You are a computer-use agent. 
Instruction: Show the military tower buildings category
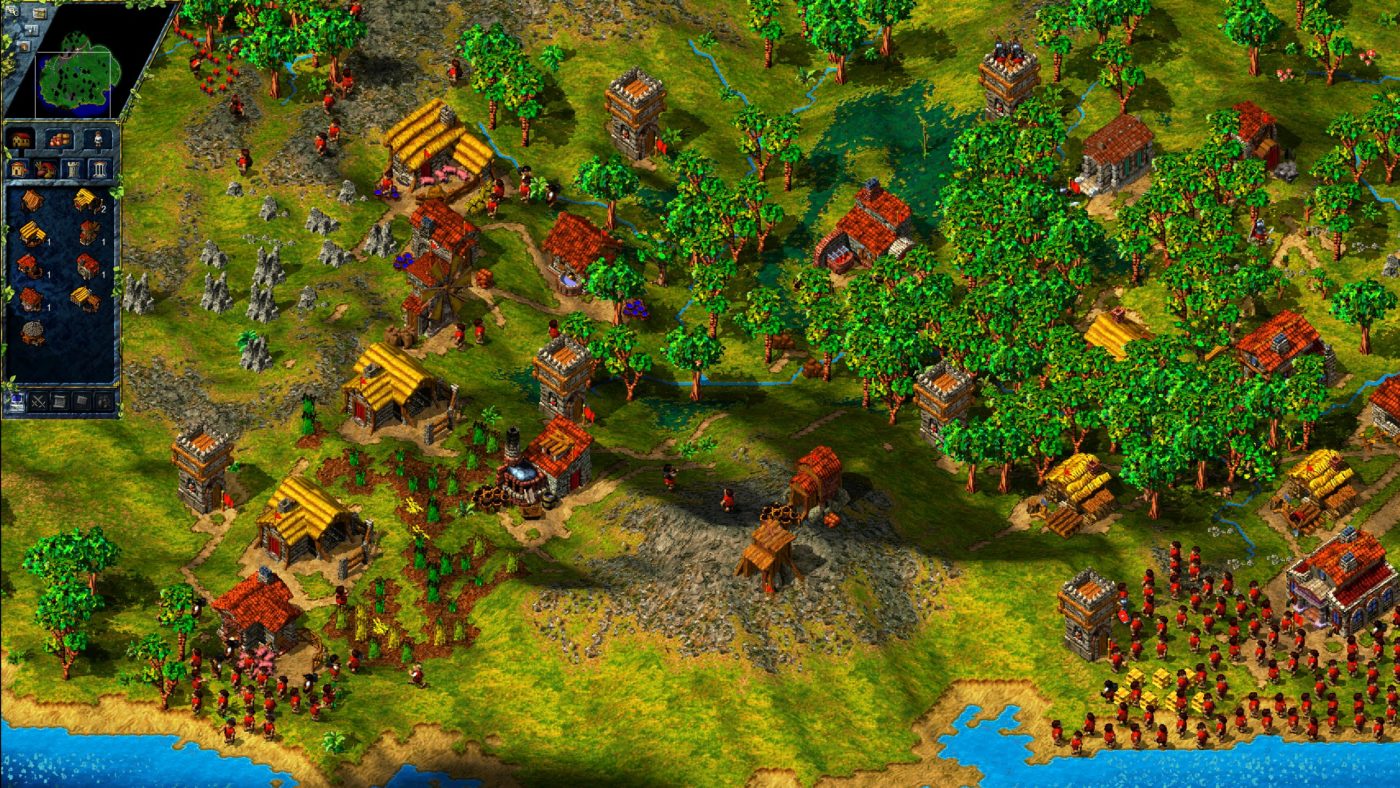[x=73, y=168]
